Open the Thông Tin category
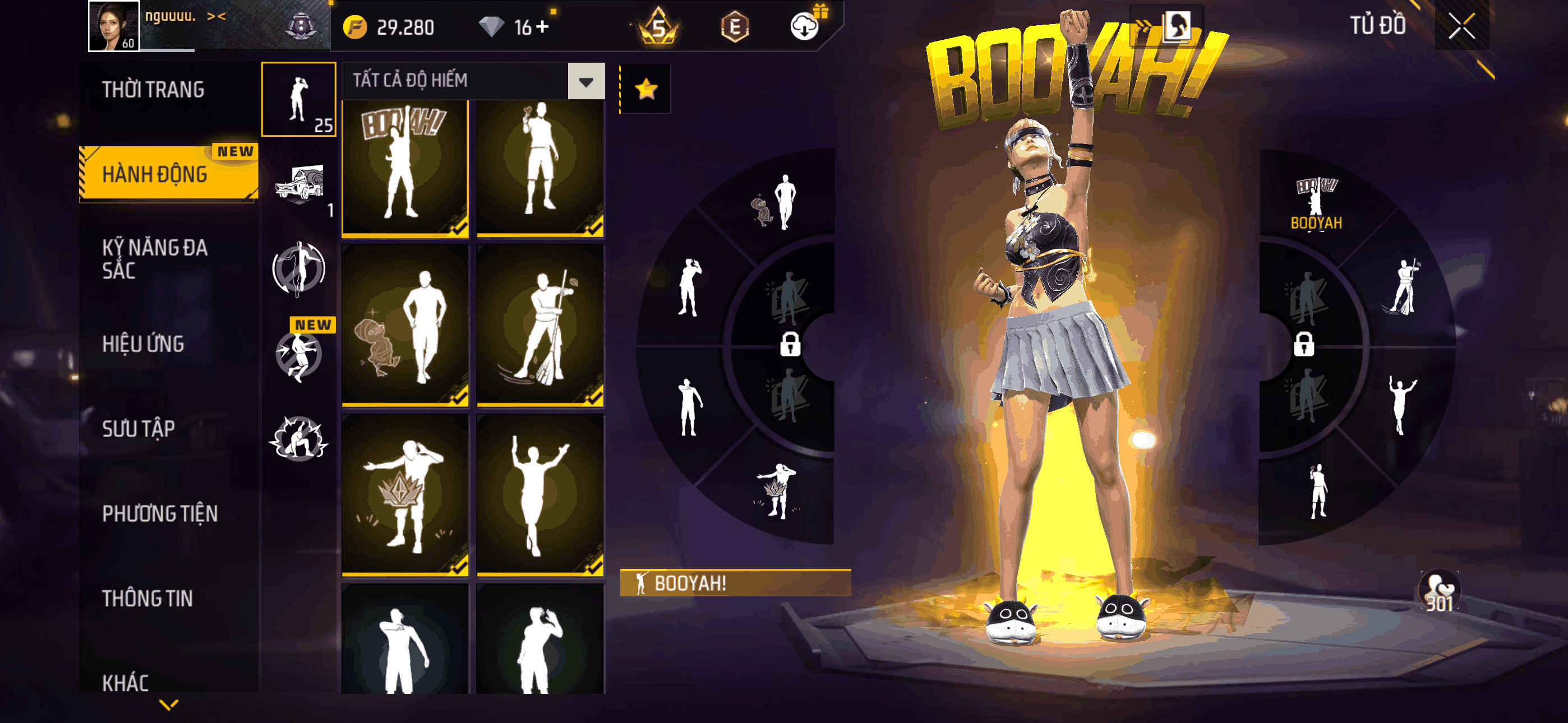 147,598
